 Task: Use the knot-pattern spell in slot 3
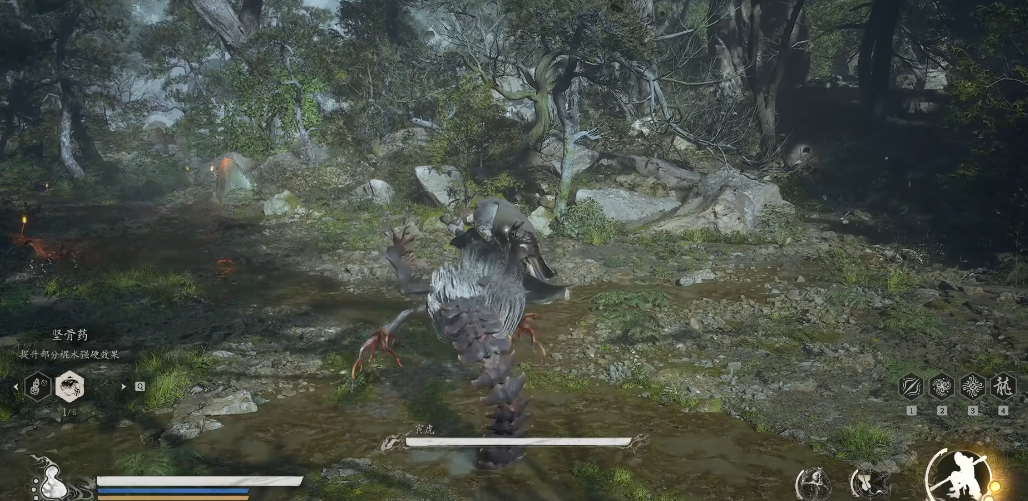click(973, 387)
